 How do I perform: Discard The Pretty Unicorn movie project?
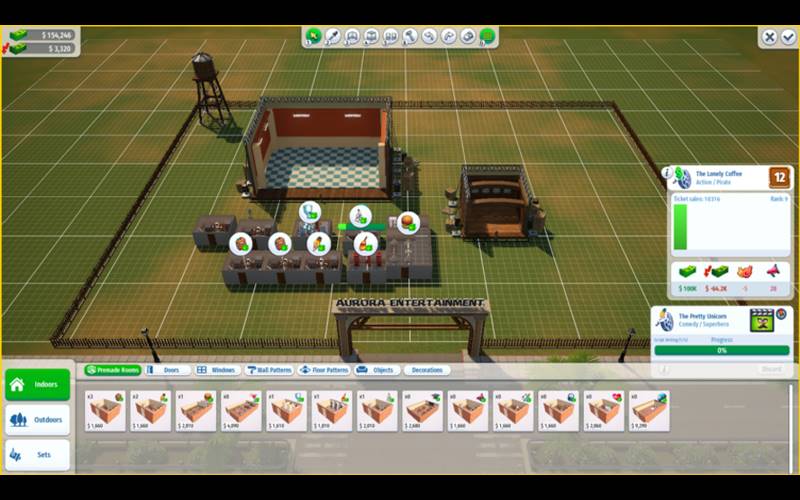[x=771, y=369]
